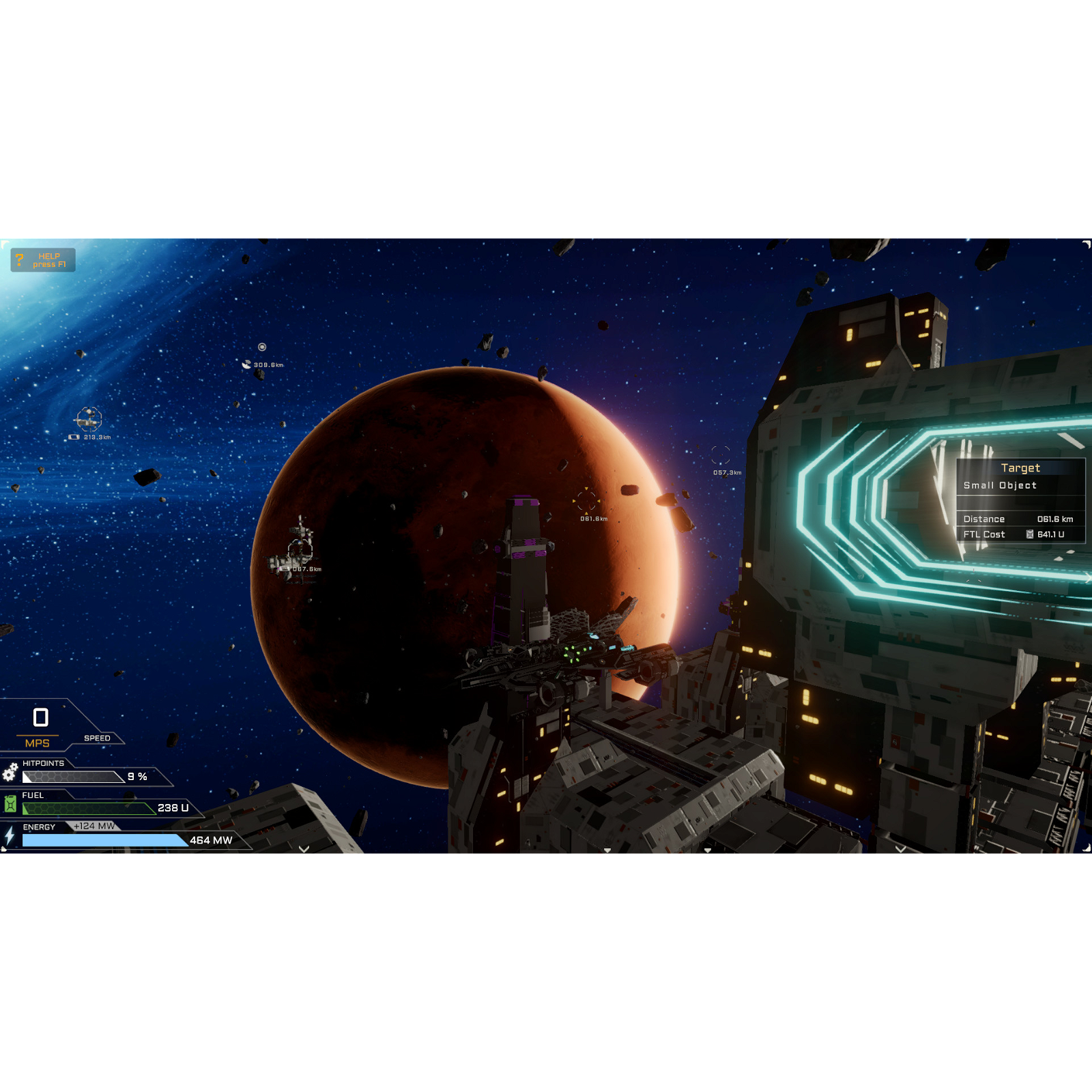The width and height of the screenshot is (1092, 1092).
Task: Click the 9% Hitpoints bar
Action: [72, 777]
